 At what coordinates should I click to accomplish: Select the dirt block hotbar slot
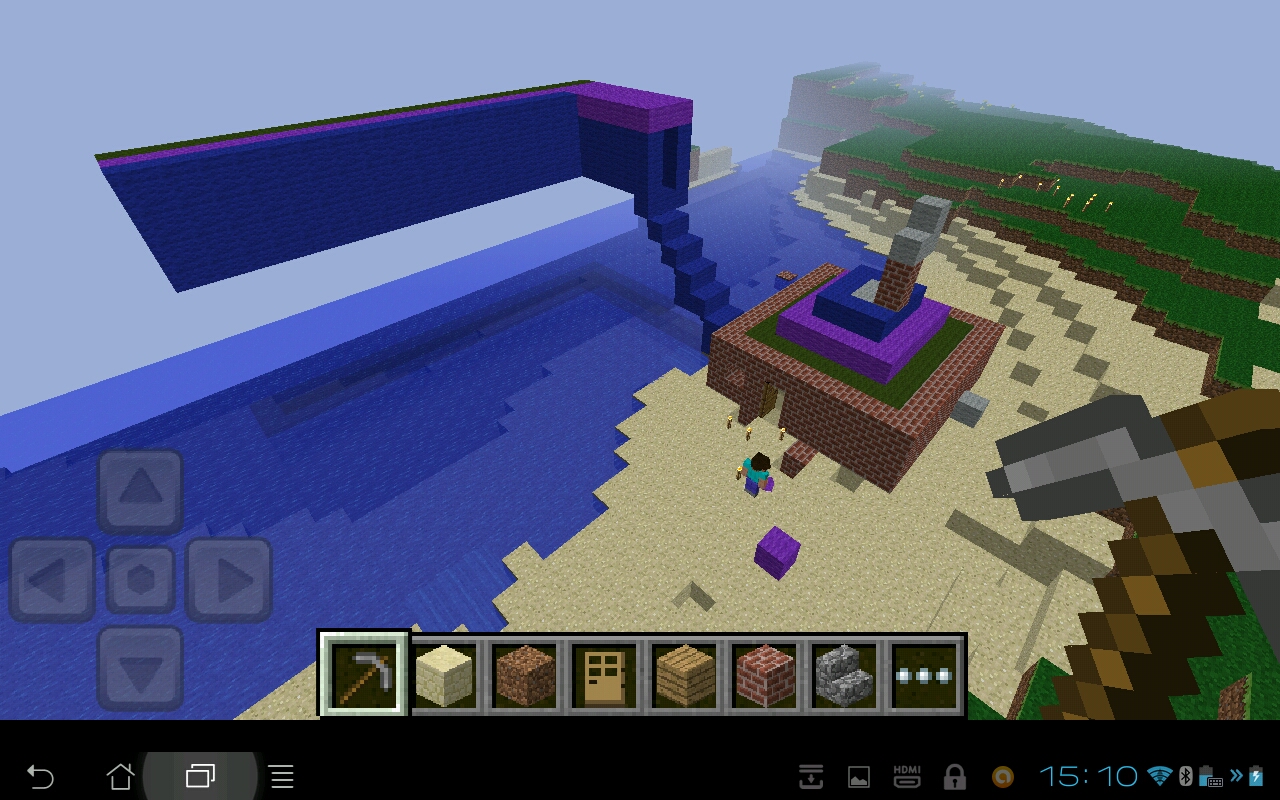coord(525,672)
